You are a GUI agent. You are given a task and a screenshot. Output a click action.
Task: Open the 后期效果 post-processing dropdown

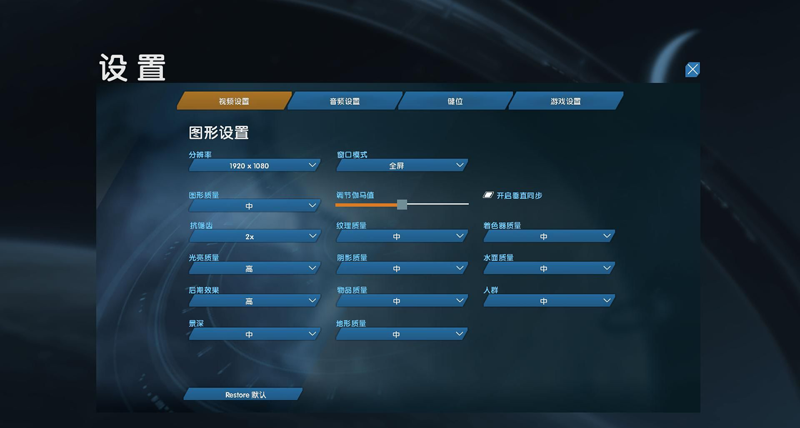pyautogui.click(x=254, y=301)
